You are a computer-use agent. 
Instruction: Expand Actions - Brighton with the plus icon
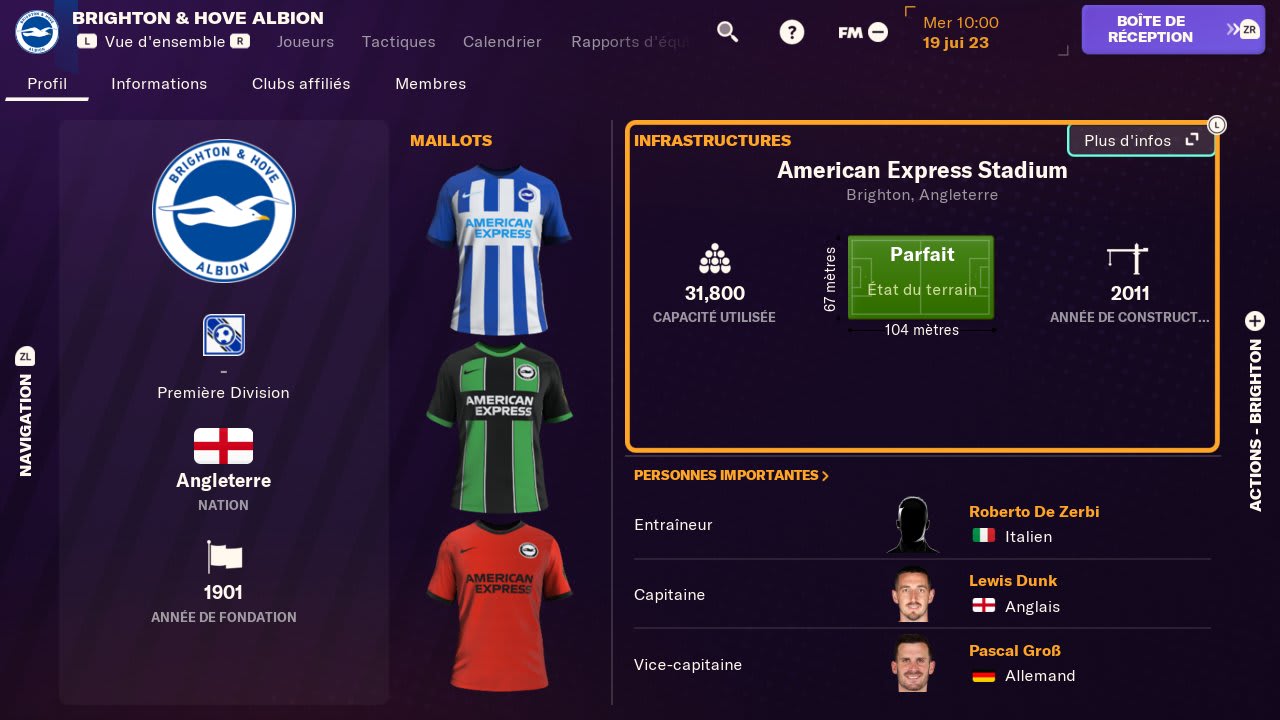click(1255, 321)
